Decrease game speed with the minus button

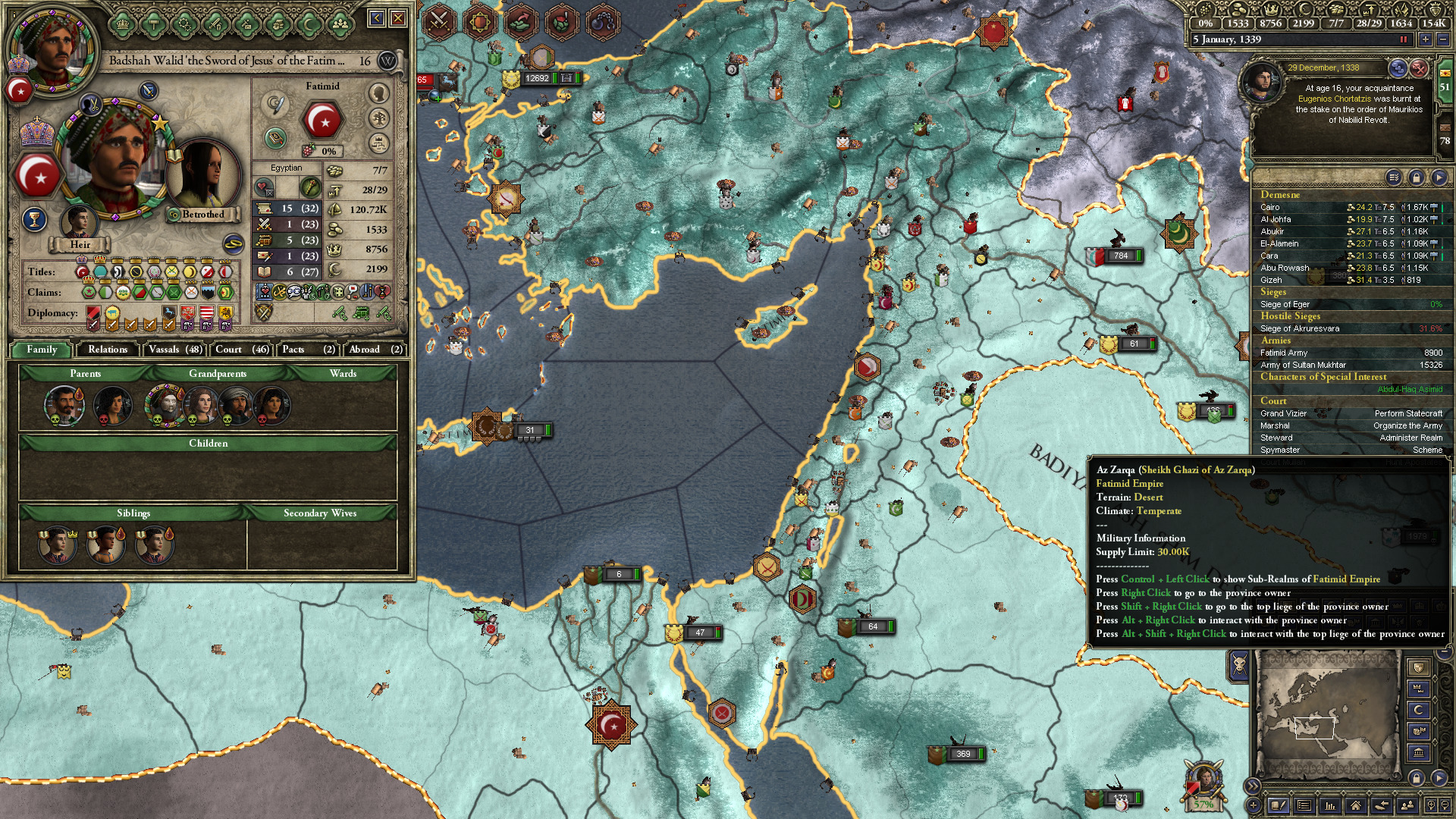[1443, 39]
